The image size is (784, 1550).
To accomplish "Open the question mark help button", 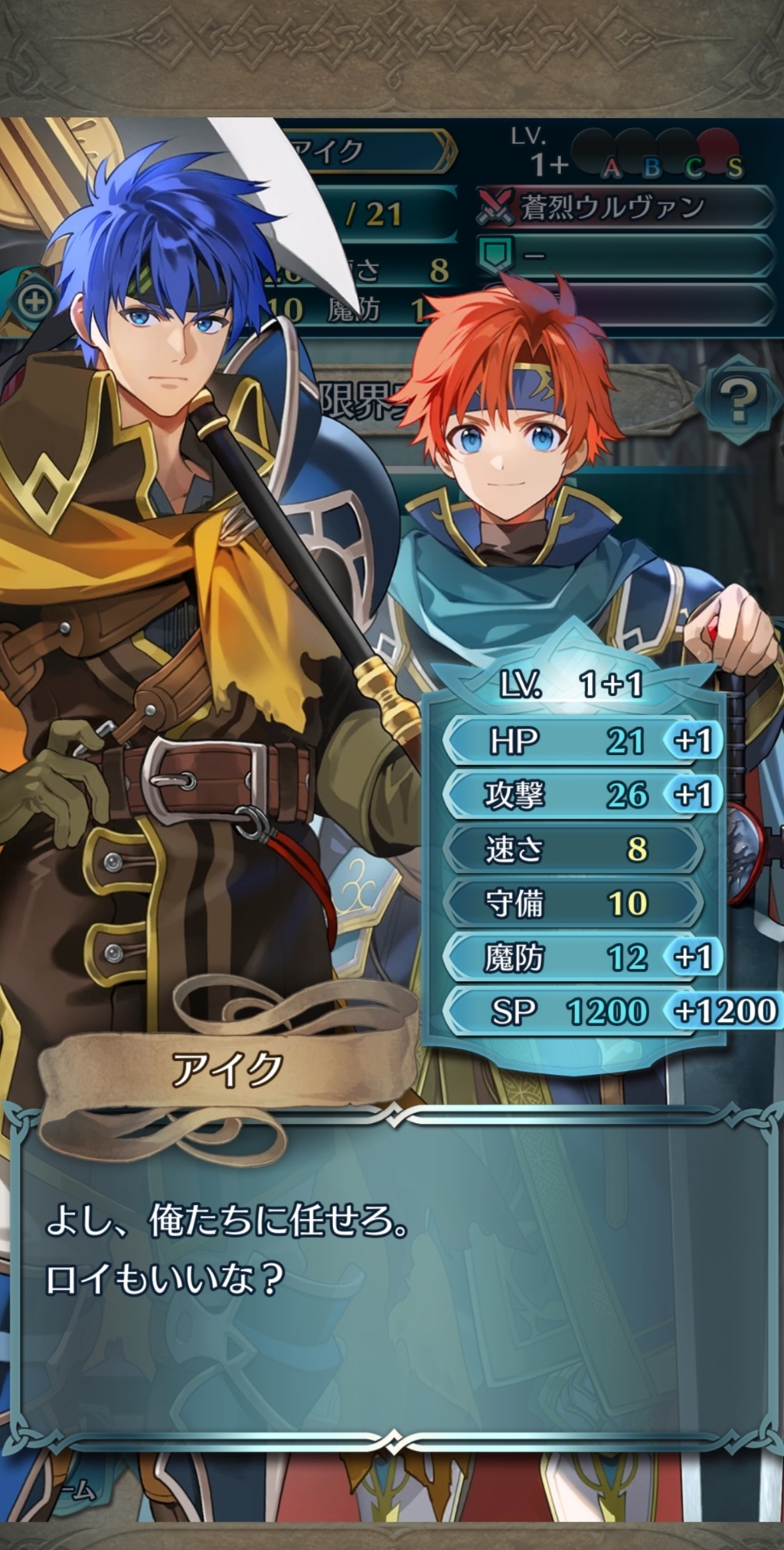I will (737, 401).
